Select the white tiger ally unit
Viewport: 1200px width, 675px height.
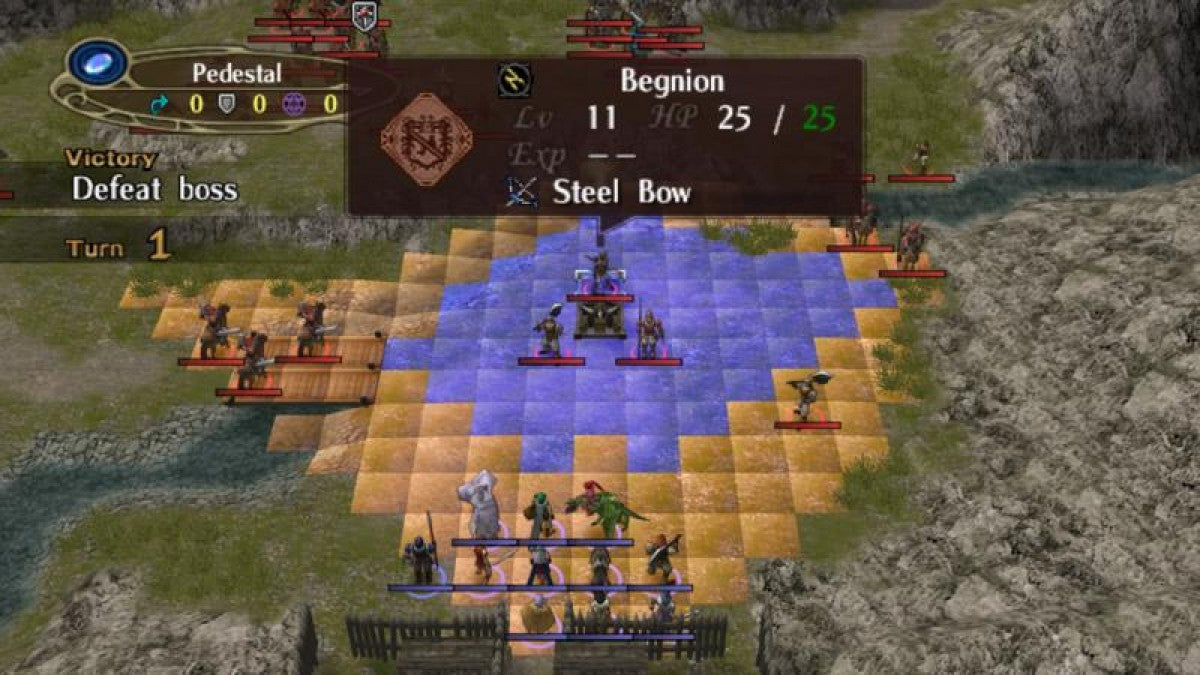(482, 507)
